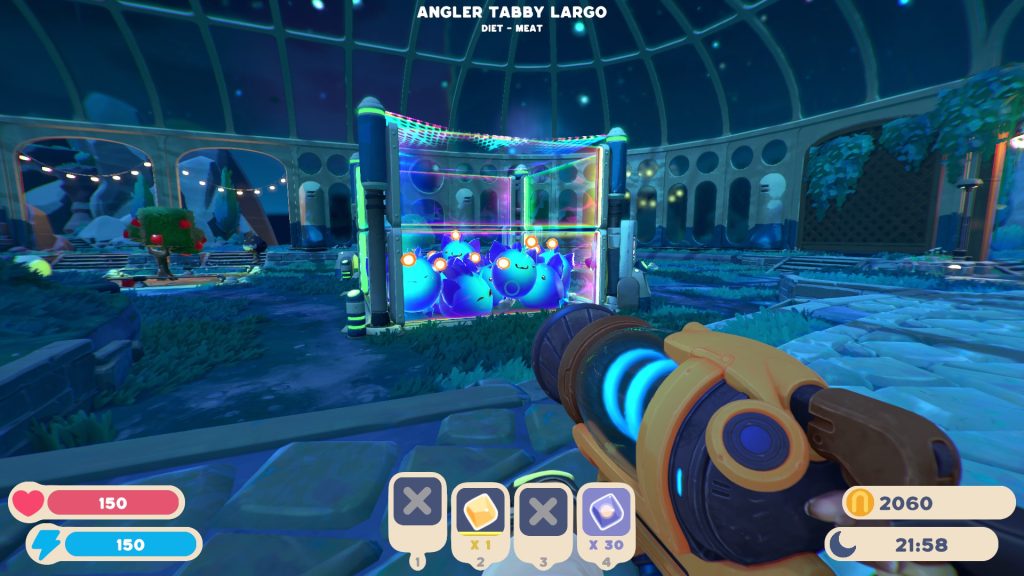The width and height of the screenshot is (1024, 576).
Task: Choose empty vacpack slot number 3
Action: 543,512
